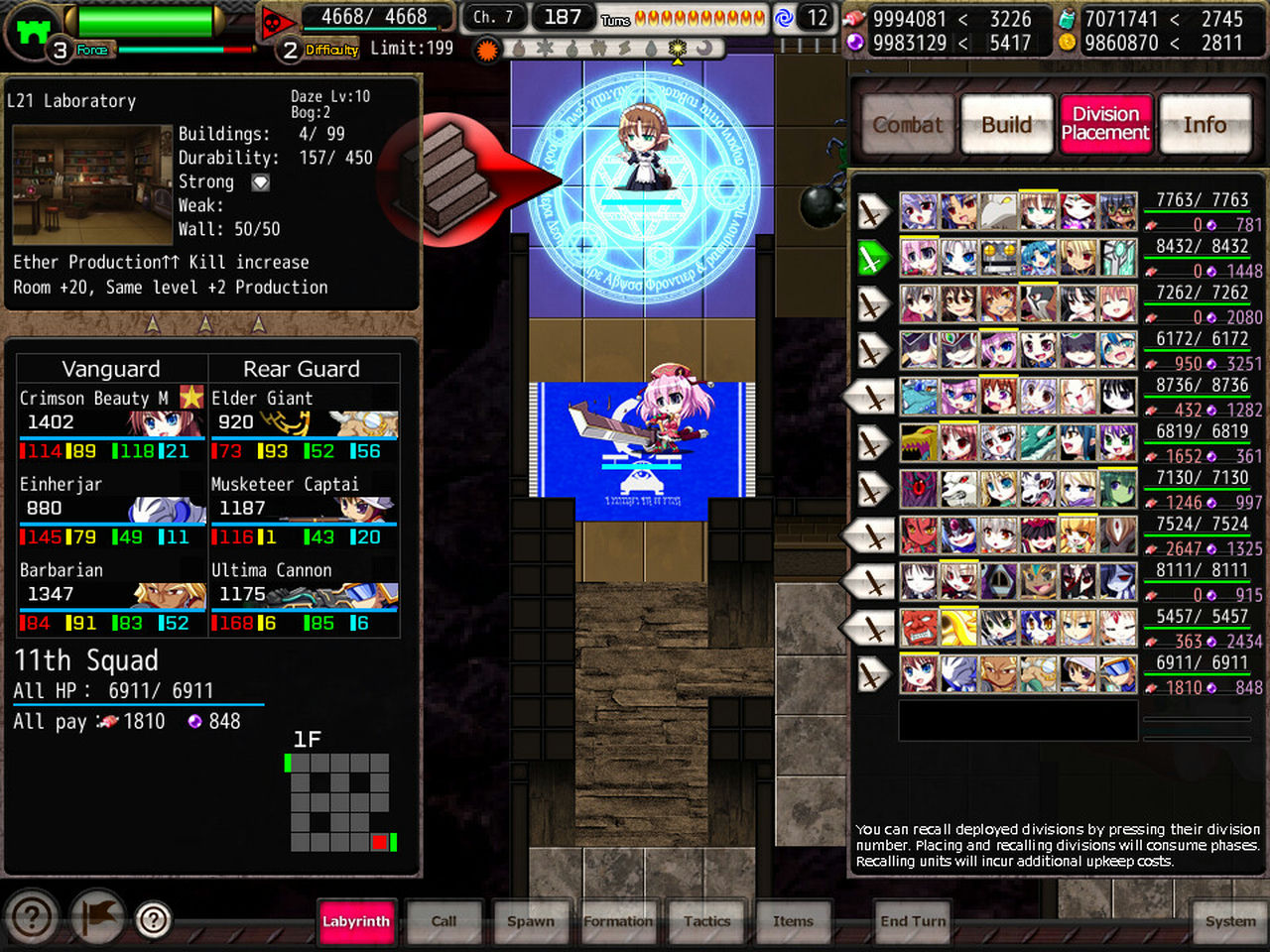Switch to the Combat tab
1270x952 pixels.
click(x=907, y=125)
